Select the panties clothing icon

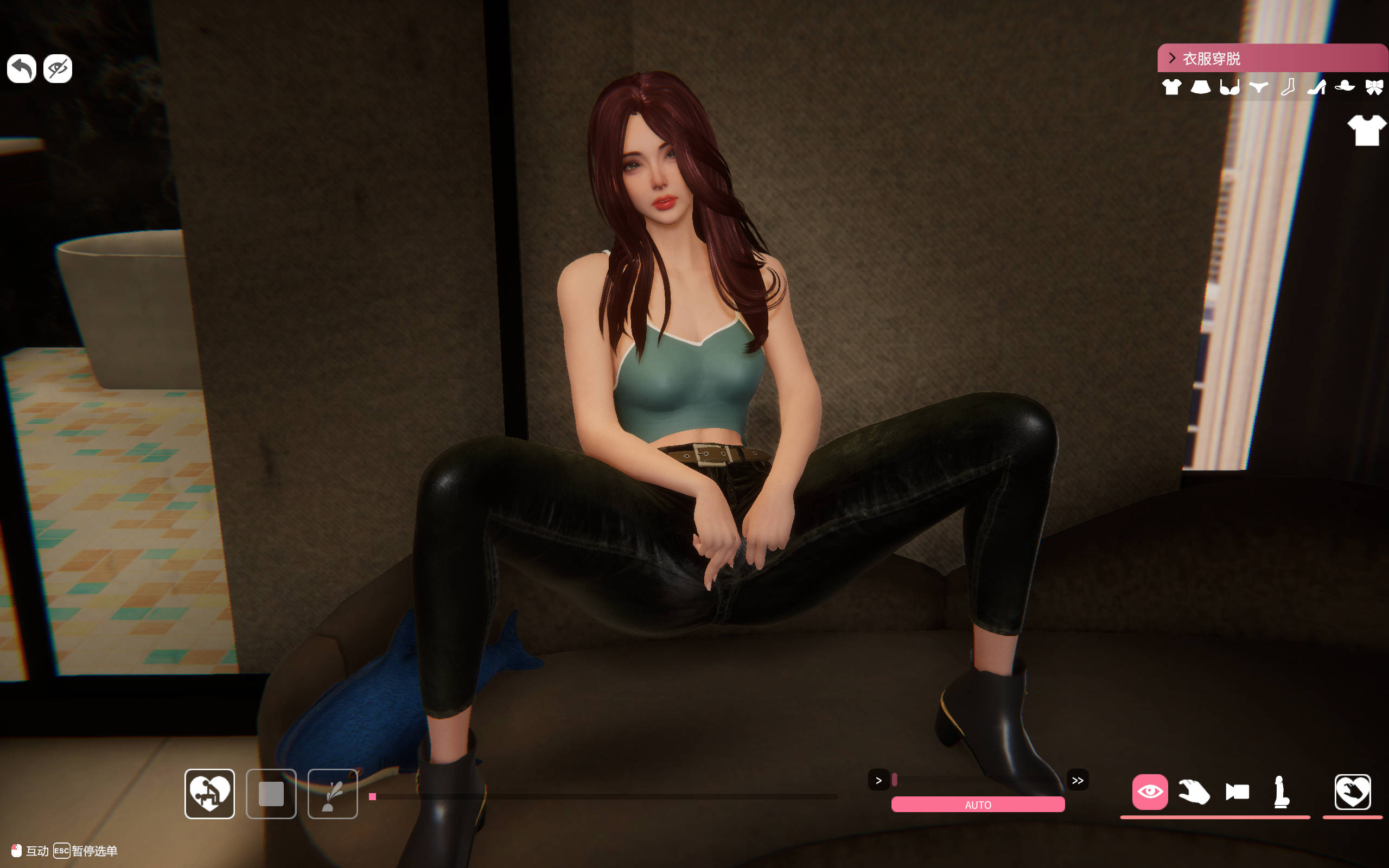pyautogui.click(x=1258, y=87)
